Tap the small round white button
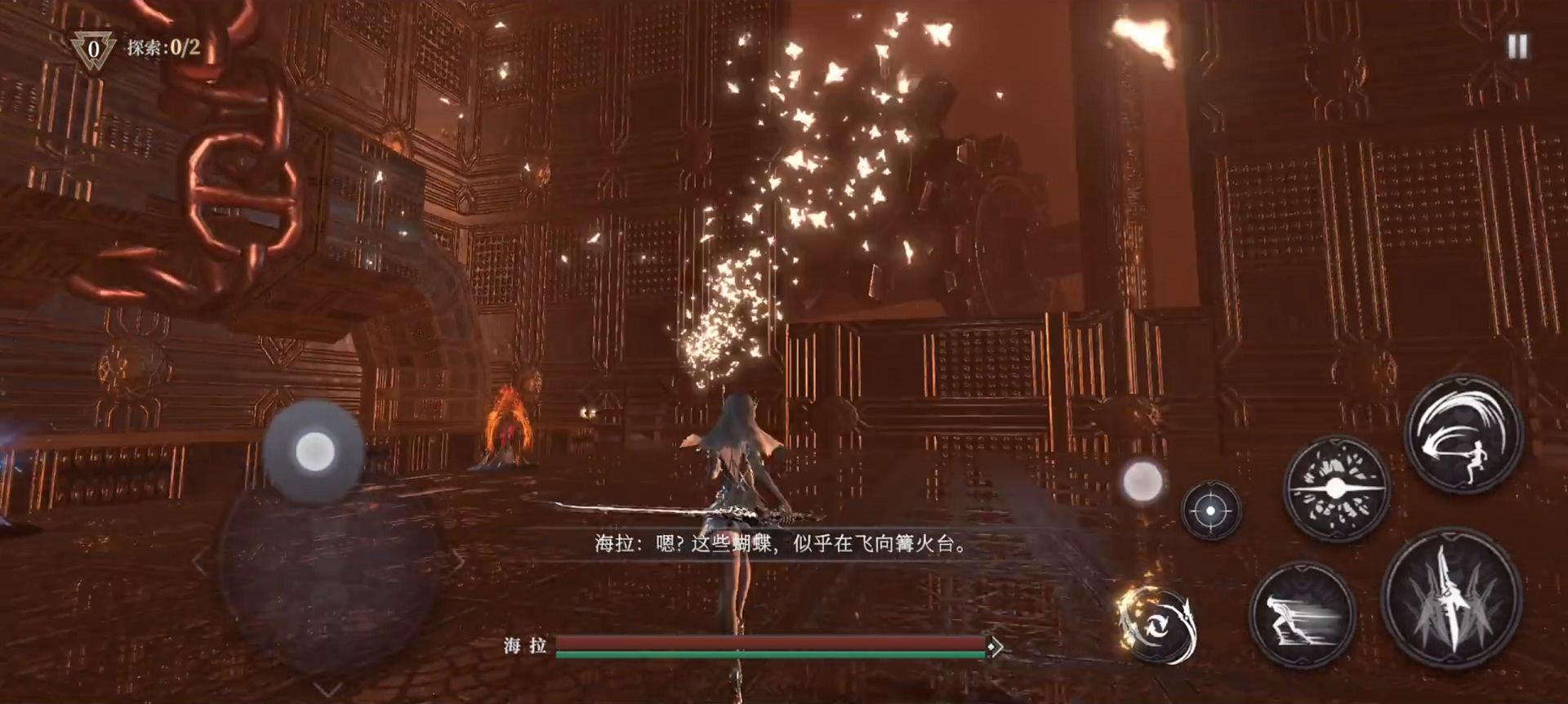This screenshot has width=1568, height=704. tap(1143, 482)
